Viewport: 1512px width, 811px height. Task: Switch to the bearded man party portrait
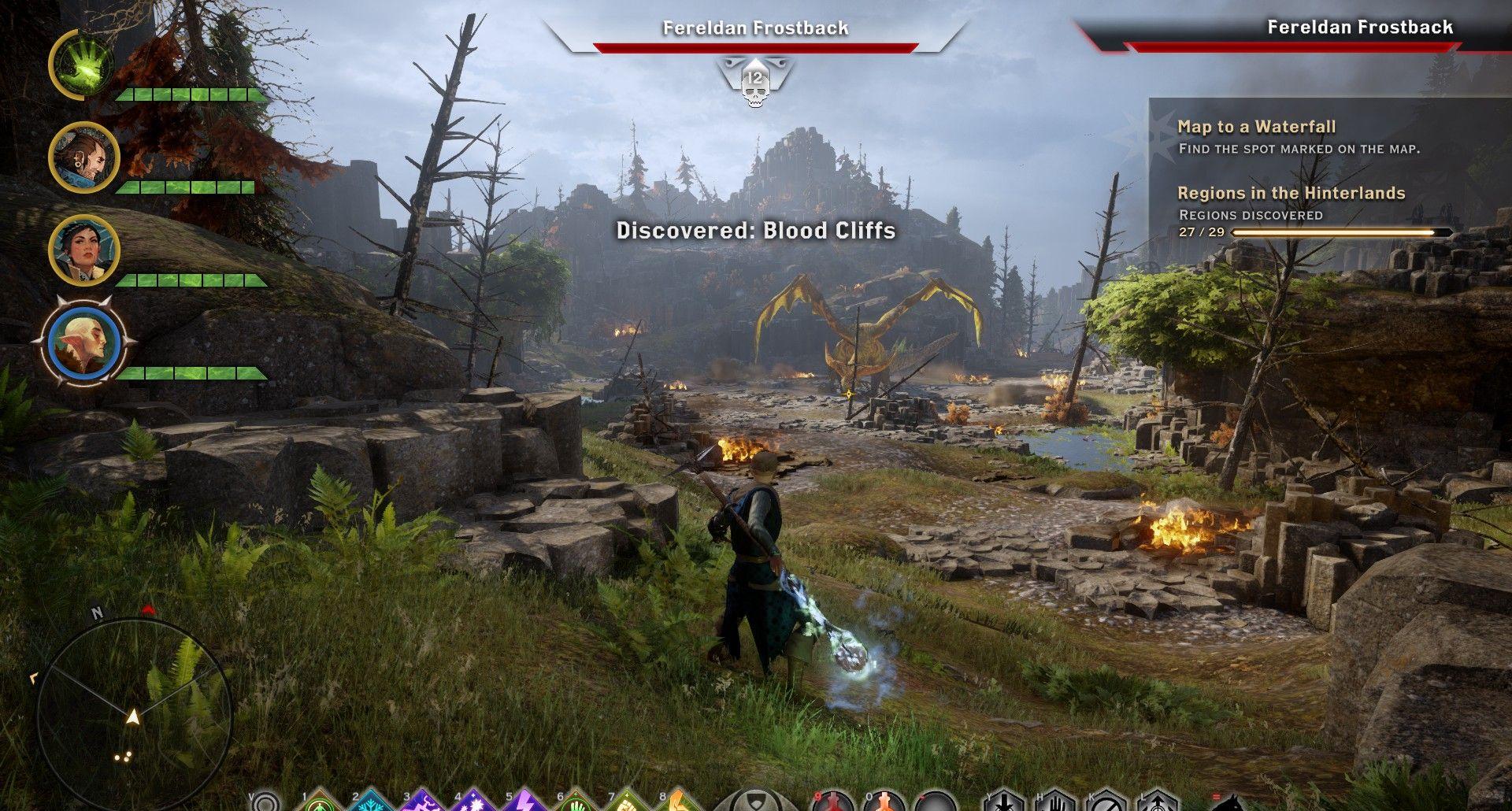click(83, 157)
